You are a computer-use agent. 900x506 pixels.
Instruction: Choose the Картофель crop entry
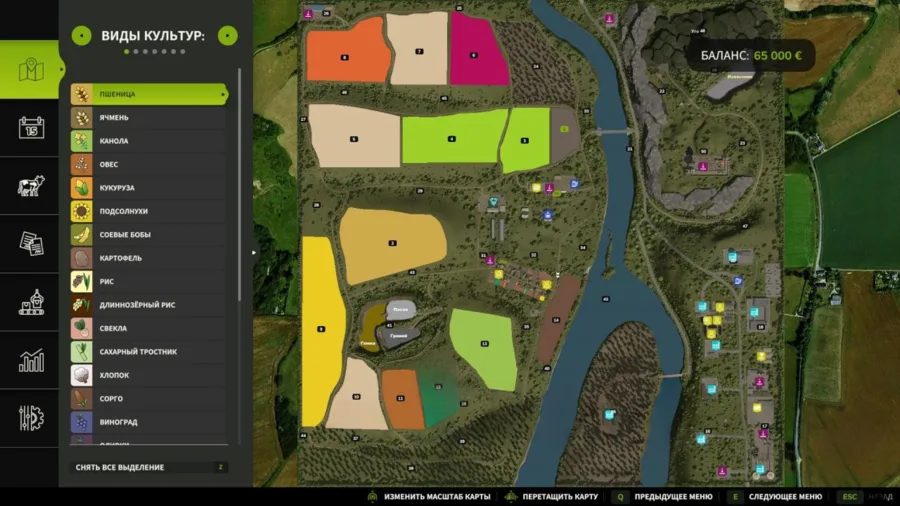click(x=150, y=258)
